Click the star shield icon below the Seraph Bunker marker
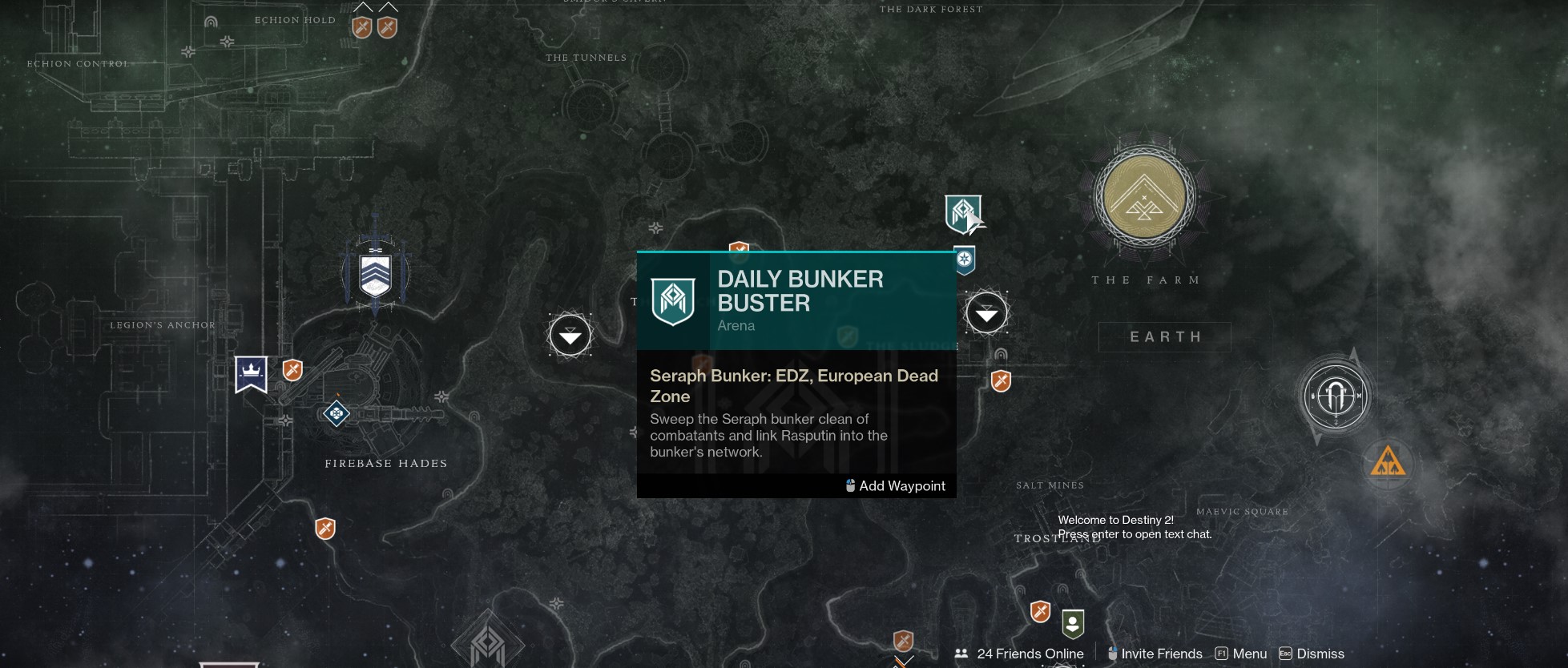The height and width of the screenshot is (668, 1568). click(964, 259)
